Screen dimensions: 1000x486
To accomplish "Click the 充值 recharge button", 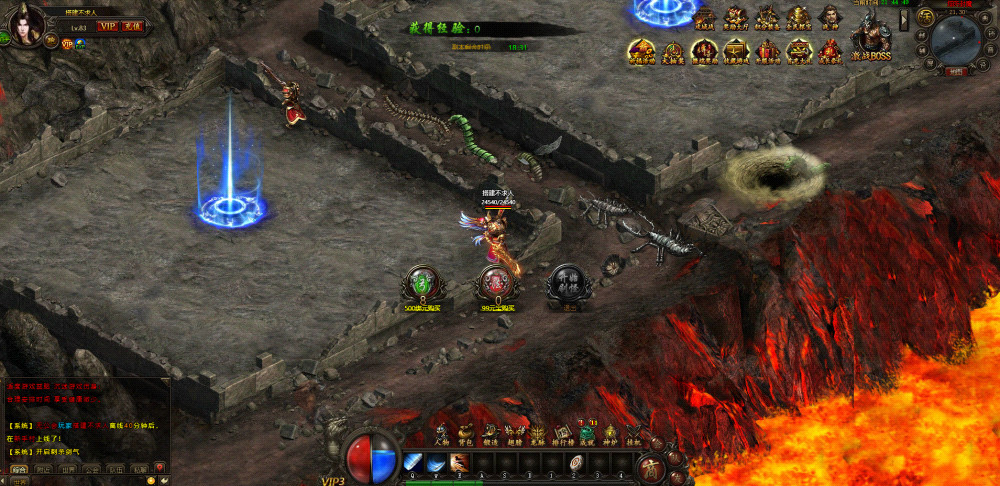I will click(x=133, y=26).
